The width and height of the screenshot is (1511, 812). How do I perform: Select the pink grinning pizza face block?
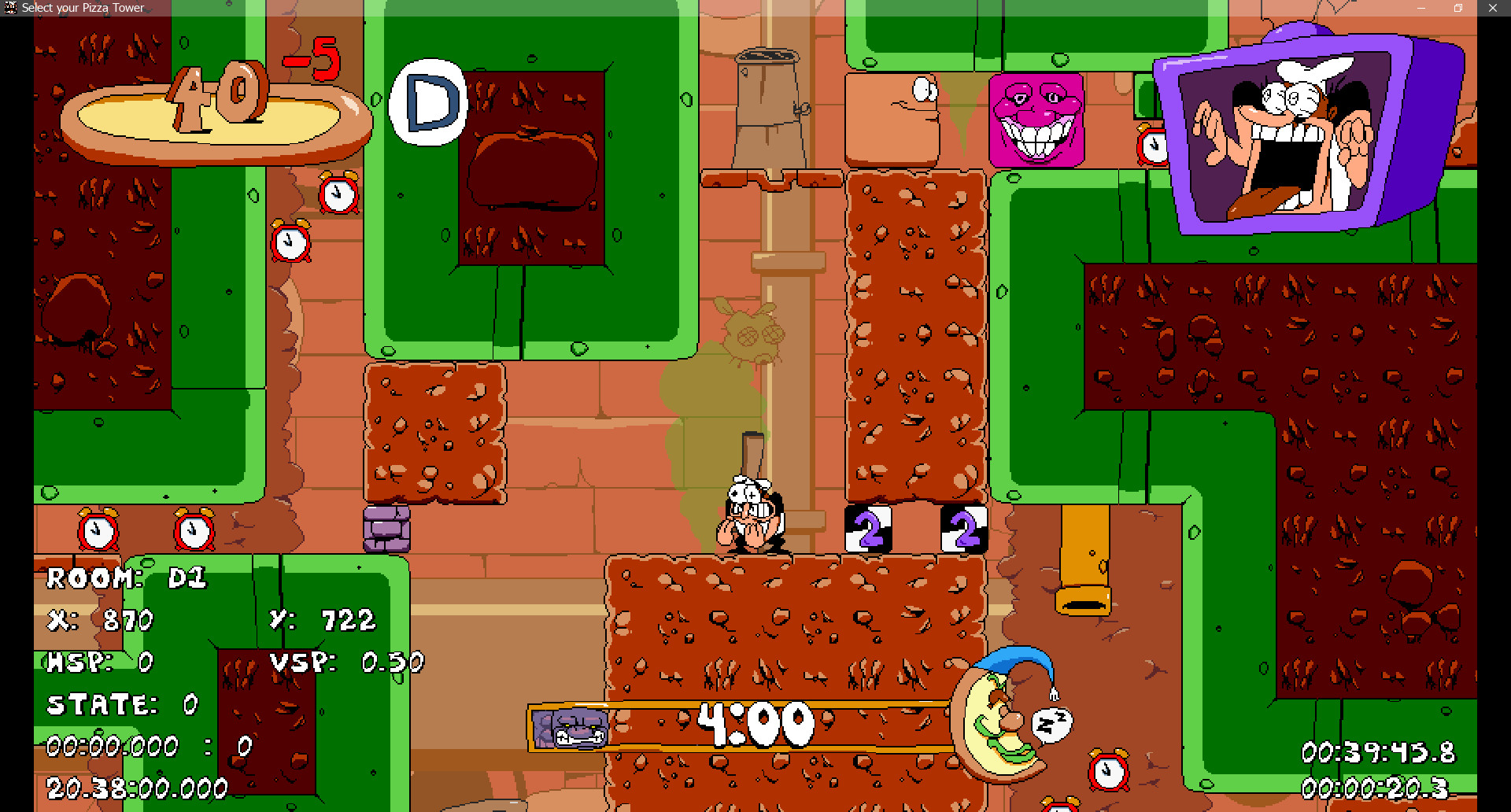(x=1037, y=118)
